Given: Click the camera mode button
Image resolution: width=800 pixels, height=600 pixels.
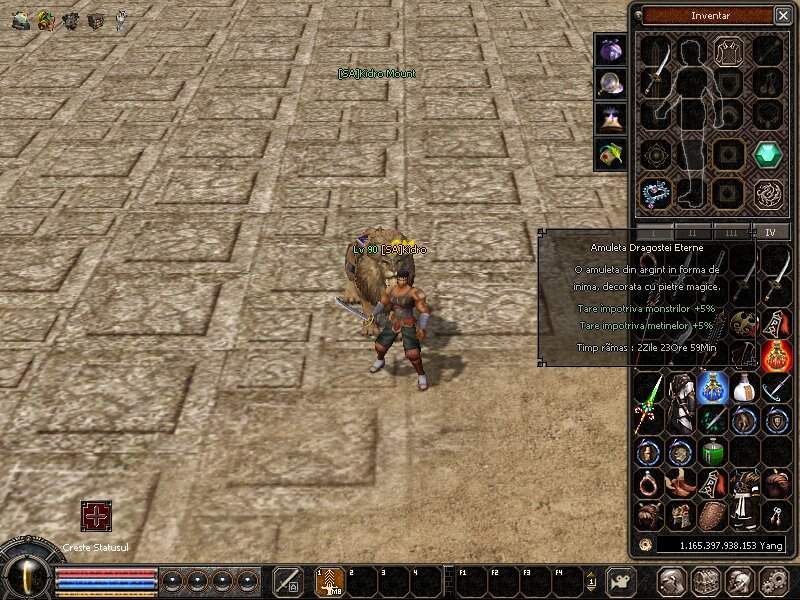Looking at the screenshot, I should pyautogui.click(x=622, y=581).
